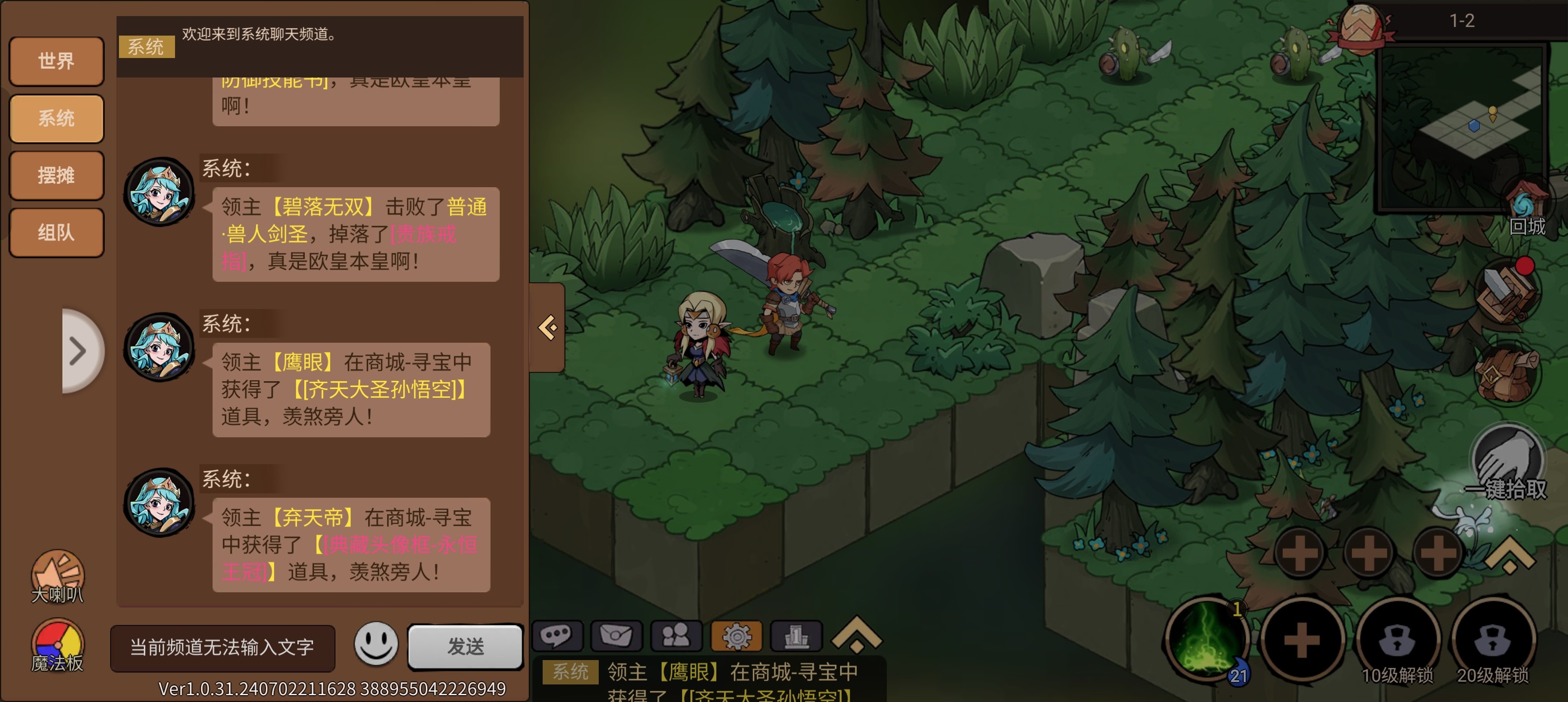
Task: Open the gear settings icon
Action: 736,636
